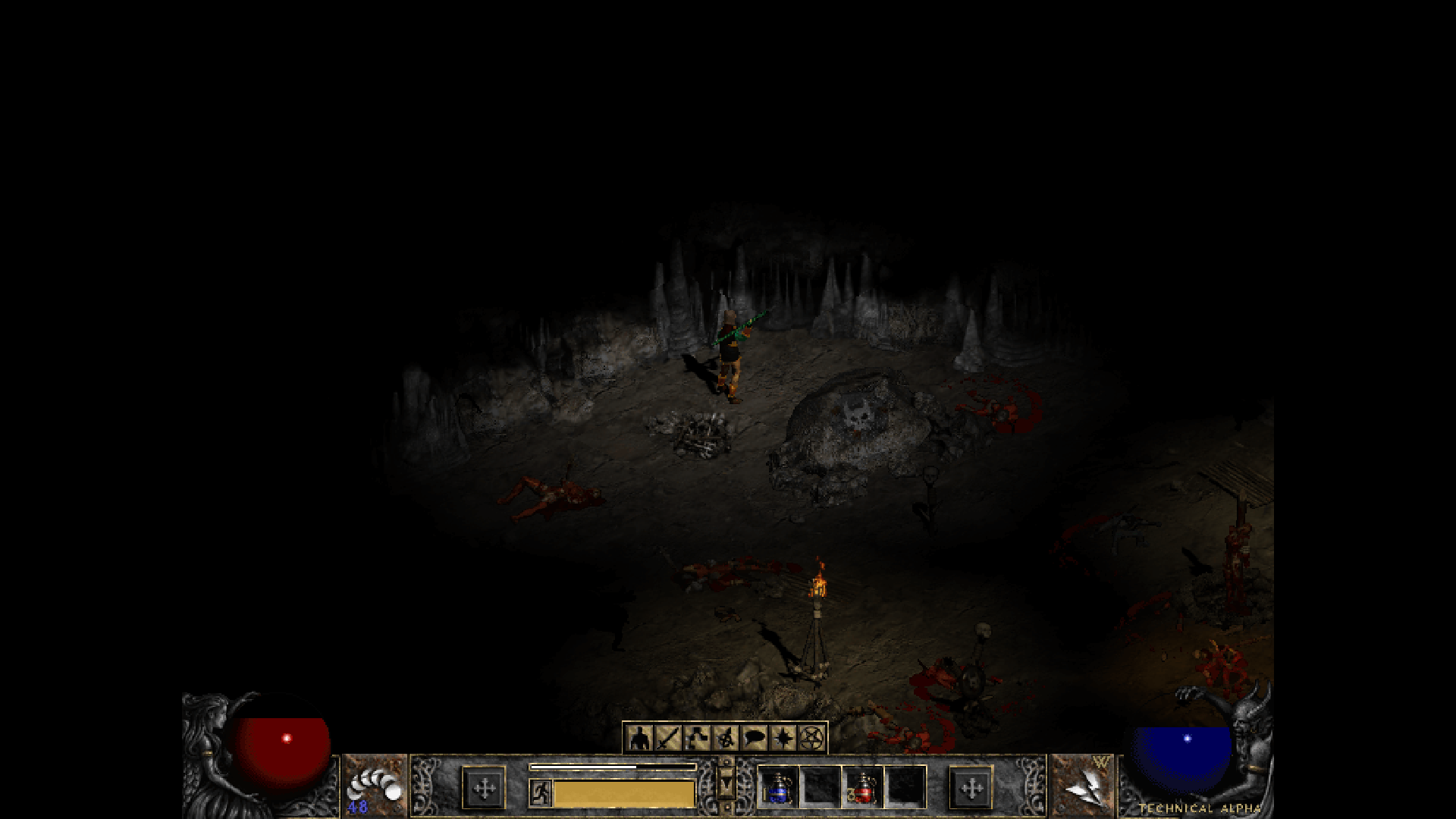Open the character silhouette panel
Viewport: 1456px width, 819px height.
[640, 737]
